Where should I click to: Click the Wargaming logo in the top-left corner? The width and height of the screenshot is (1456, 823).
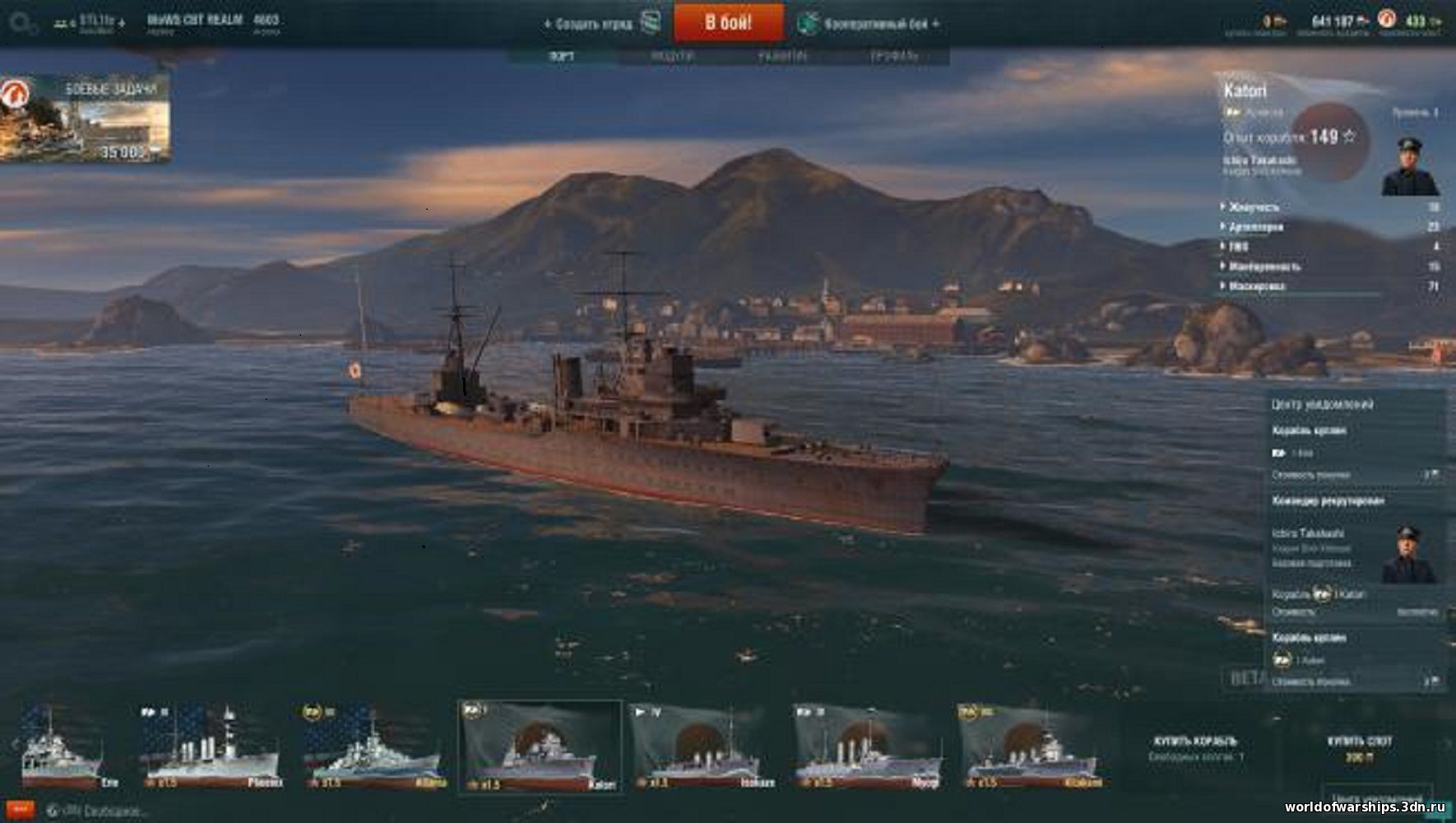21,23
